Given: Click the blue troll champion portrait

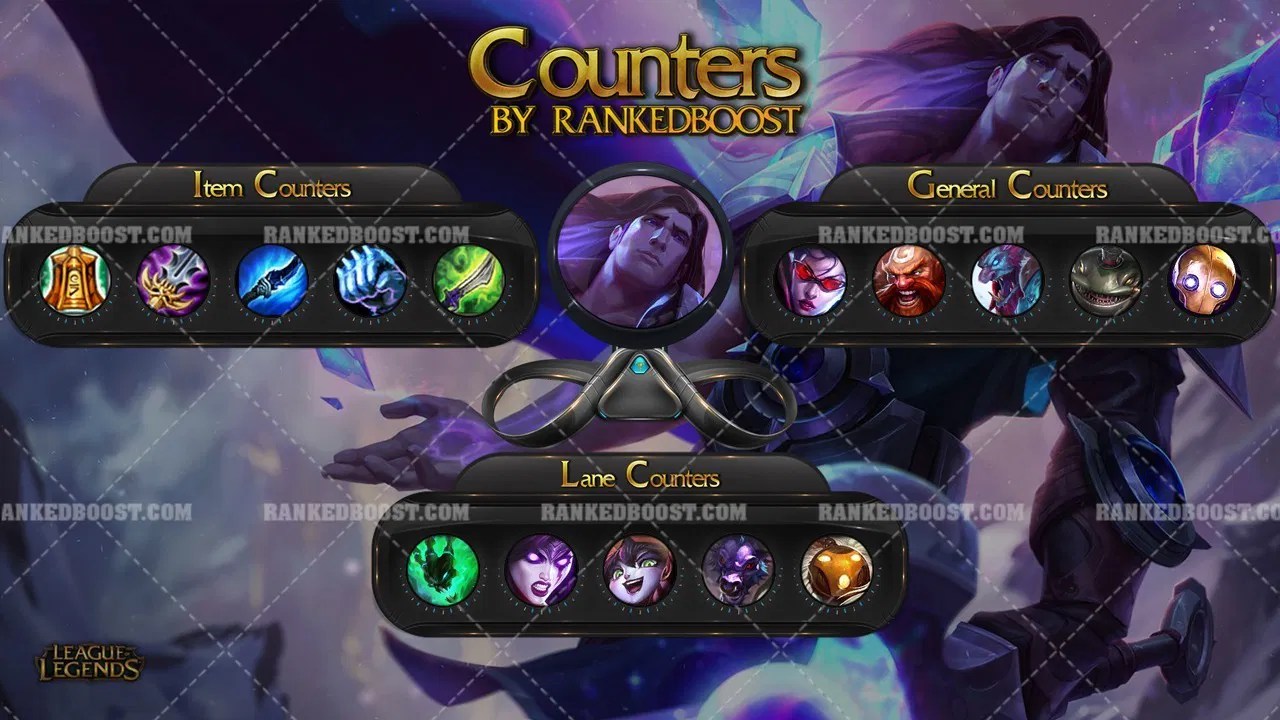Looking at the screenshot, I should coord(1007,280).
